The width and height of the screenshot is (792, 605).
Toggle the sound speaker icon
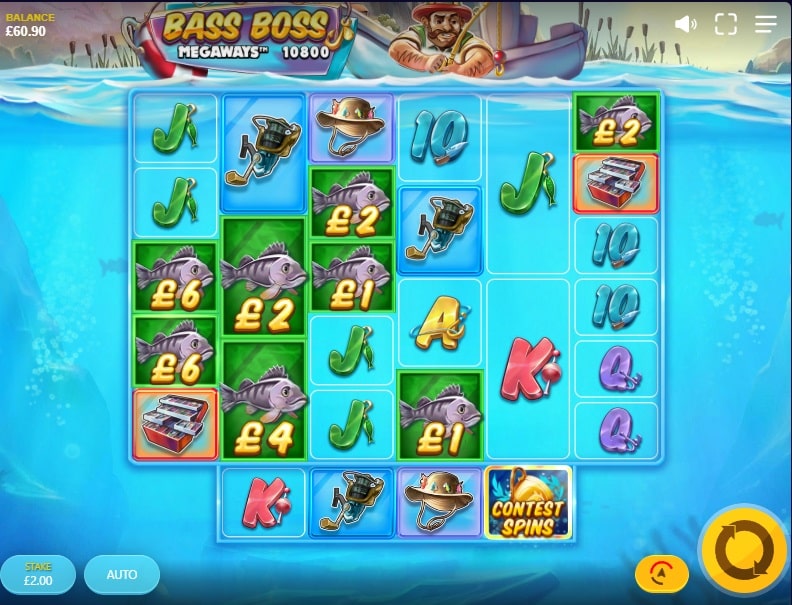coord(686,24)
